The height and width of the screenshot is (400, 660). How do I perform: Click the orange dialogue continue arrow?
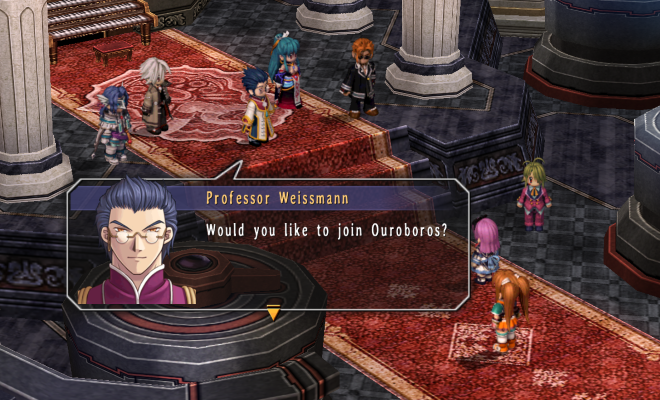click(x=273, y=314)
